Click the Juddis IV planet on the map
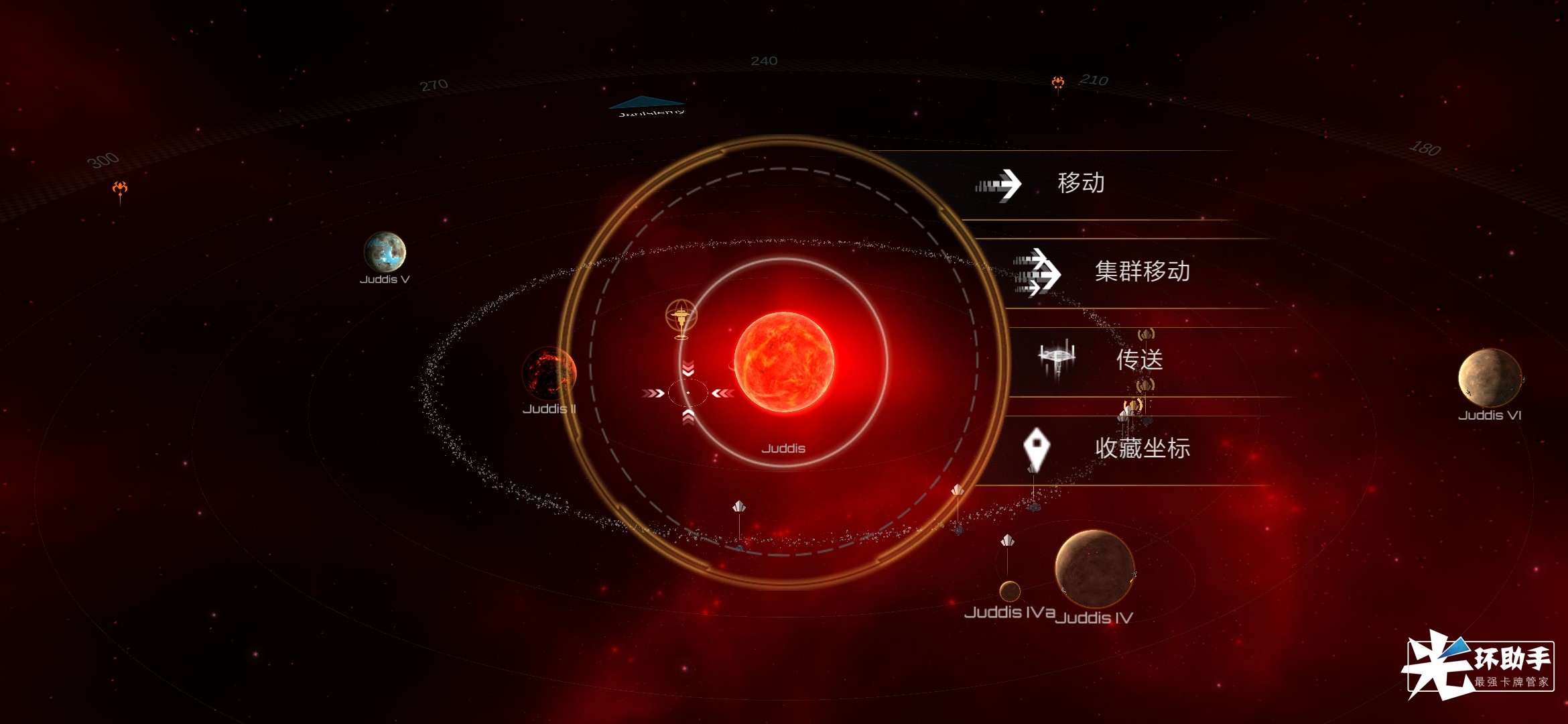The height and width of the screenshot is (724, 1568). click(x=1094, y=568)
